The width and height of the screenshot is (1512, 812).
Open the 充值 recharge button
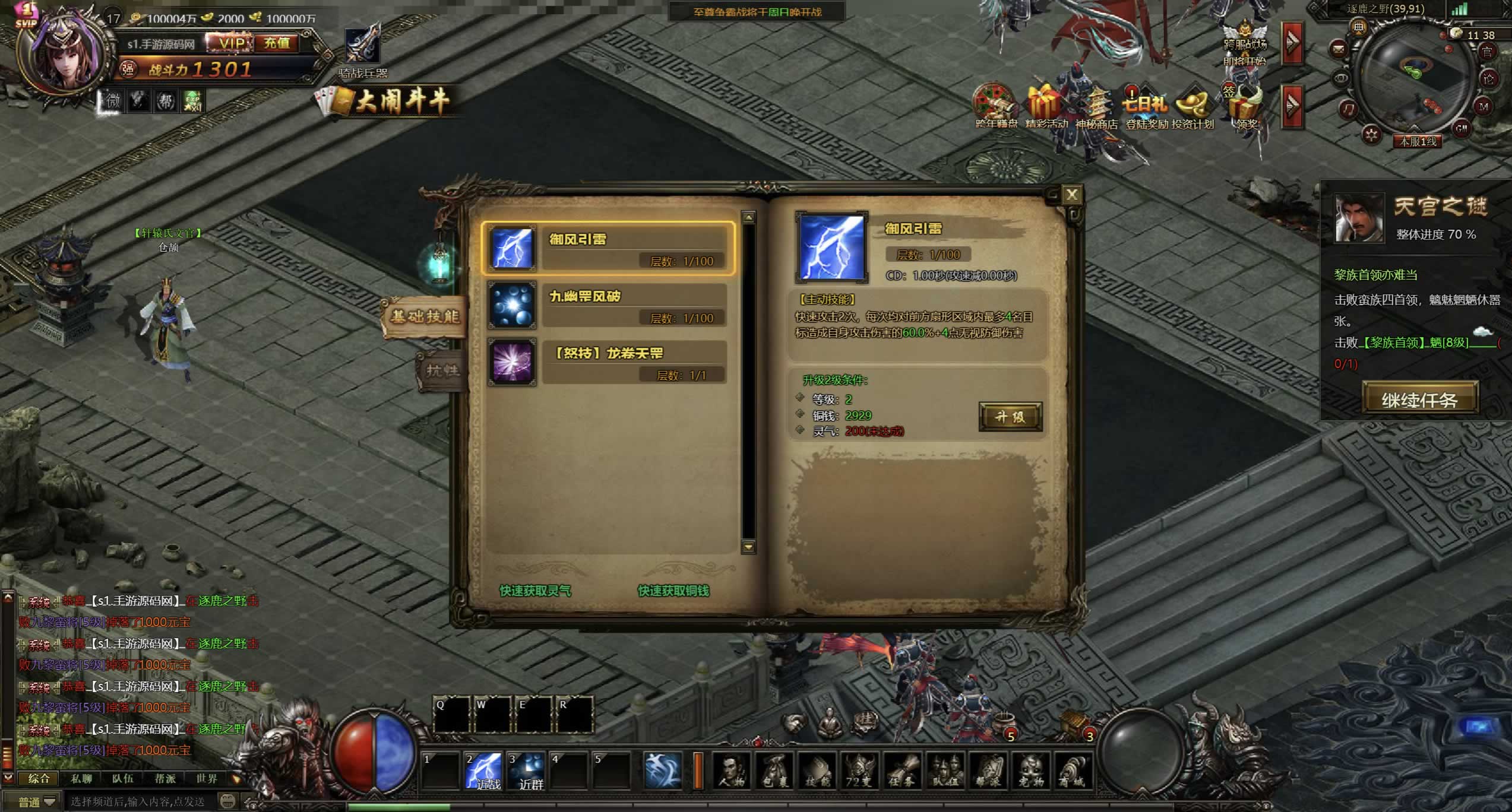pyautogui.click(x=277, y=43)
